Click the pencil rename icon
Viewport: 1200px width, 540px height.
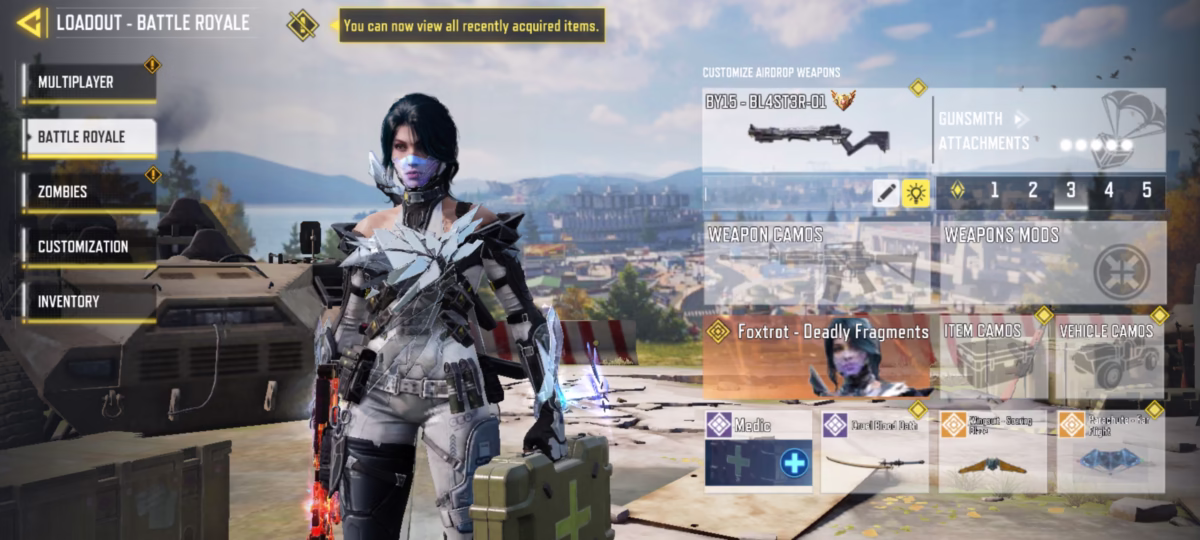coord(885,194)
